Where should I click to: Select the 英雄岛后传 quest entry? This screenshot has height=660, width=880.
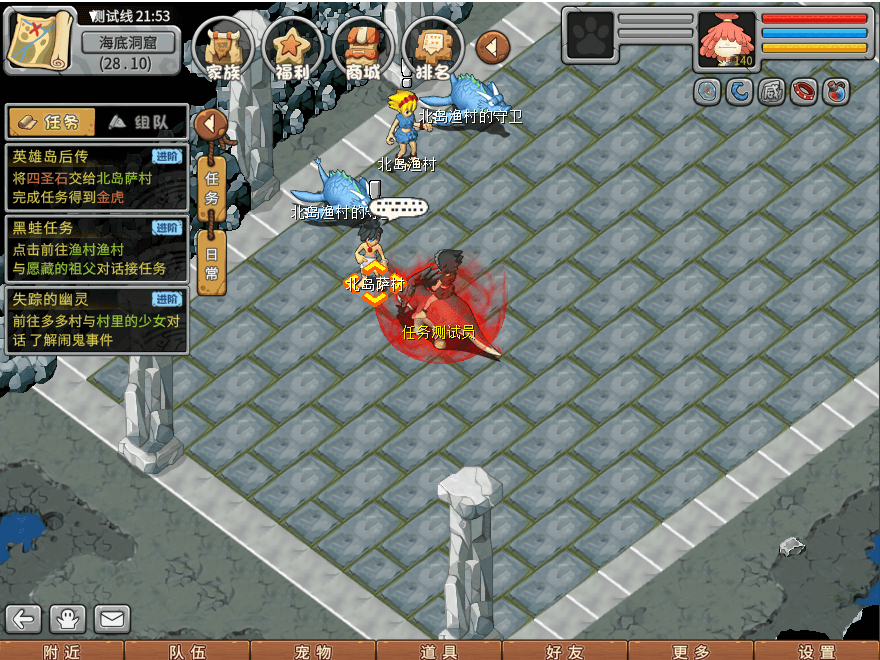coord(96,177)
